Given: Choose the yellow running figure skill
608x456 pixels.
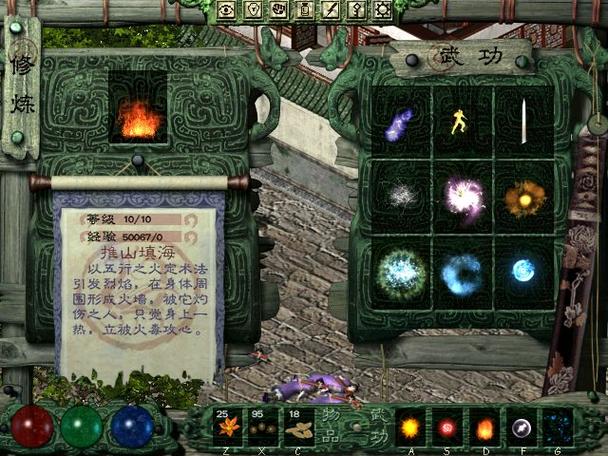Looking at the screenshot, I should click(x=461, y=122).
